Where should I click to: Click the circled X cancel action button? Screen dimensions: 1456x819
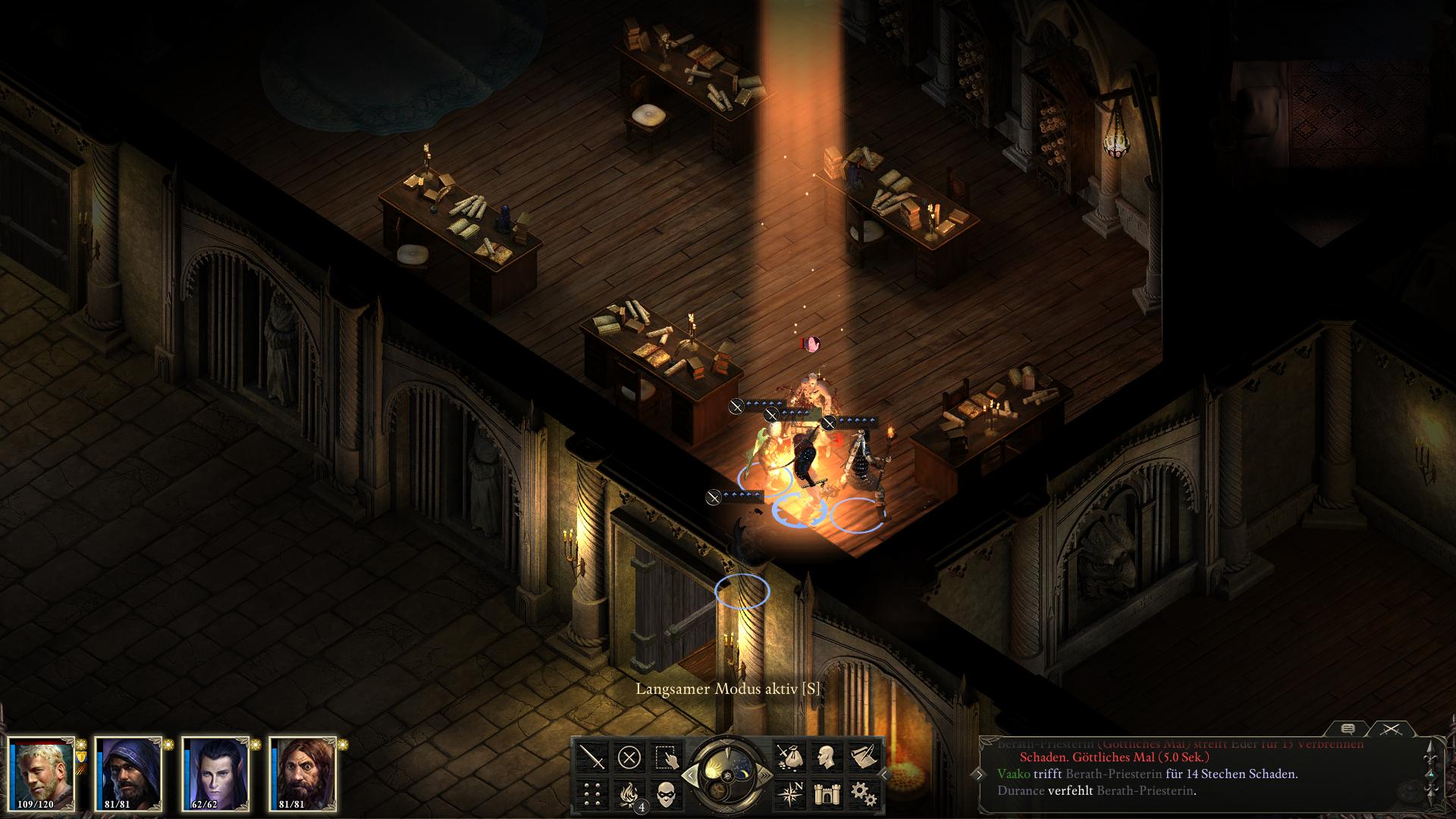(x=629, y=757)
